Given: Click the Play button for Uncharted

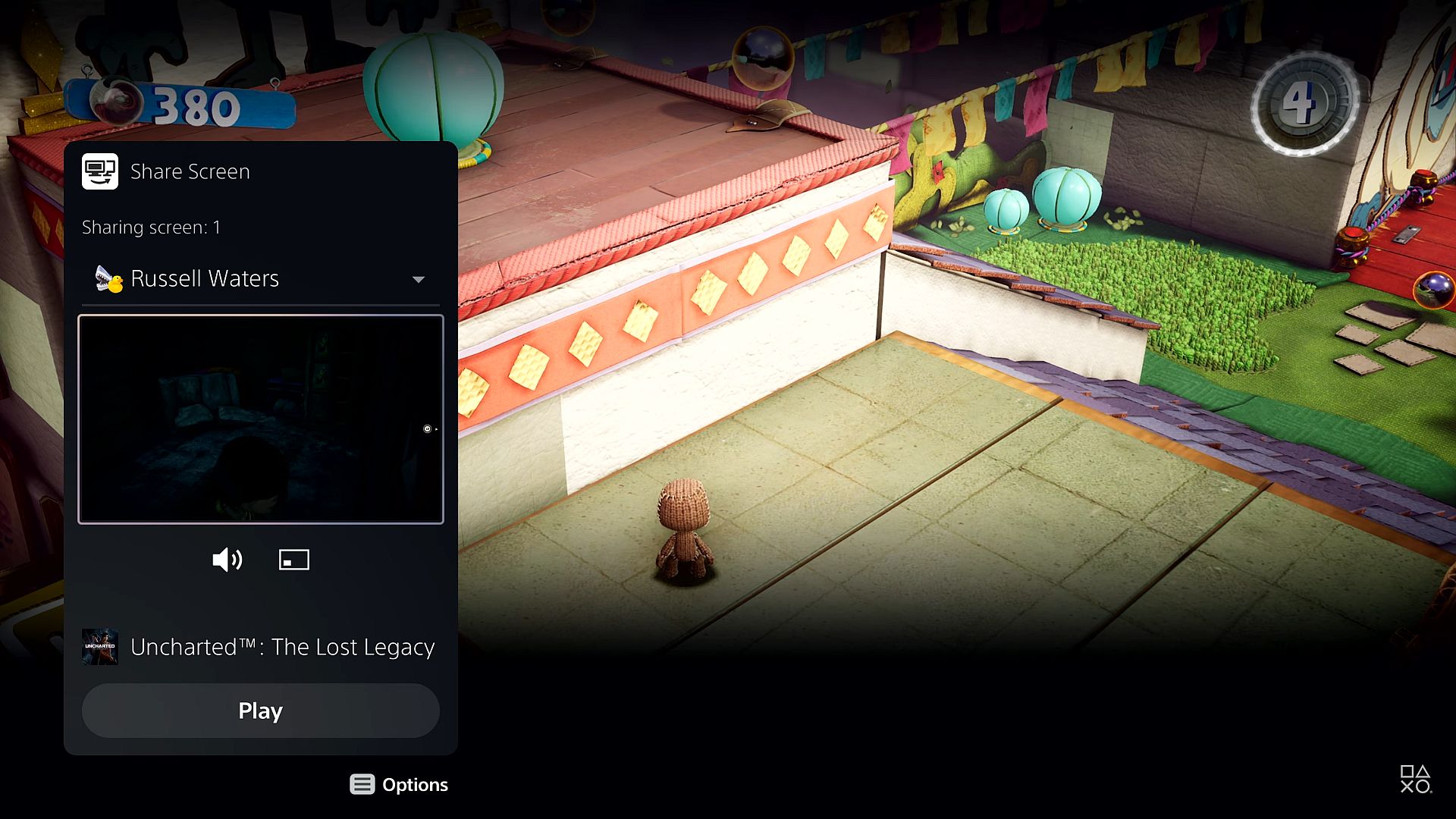Looking at the screenshot, I should tap(260, 711).
